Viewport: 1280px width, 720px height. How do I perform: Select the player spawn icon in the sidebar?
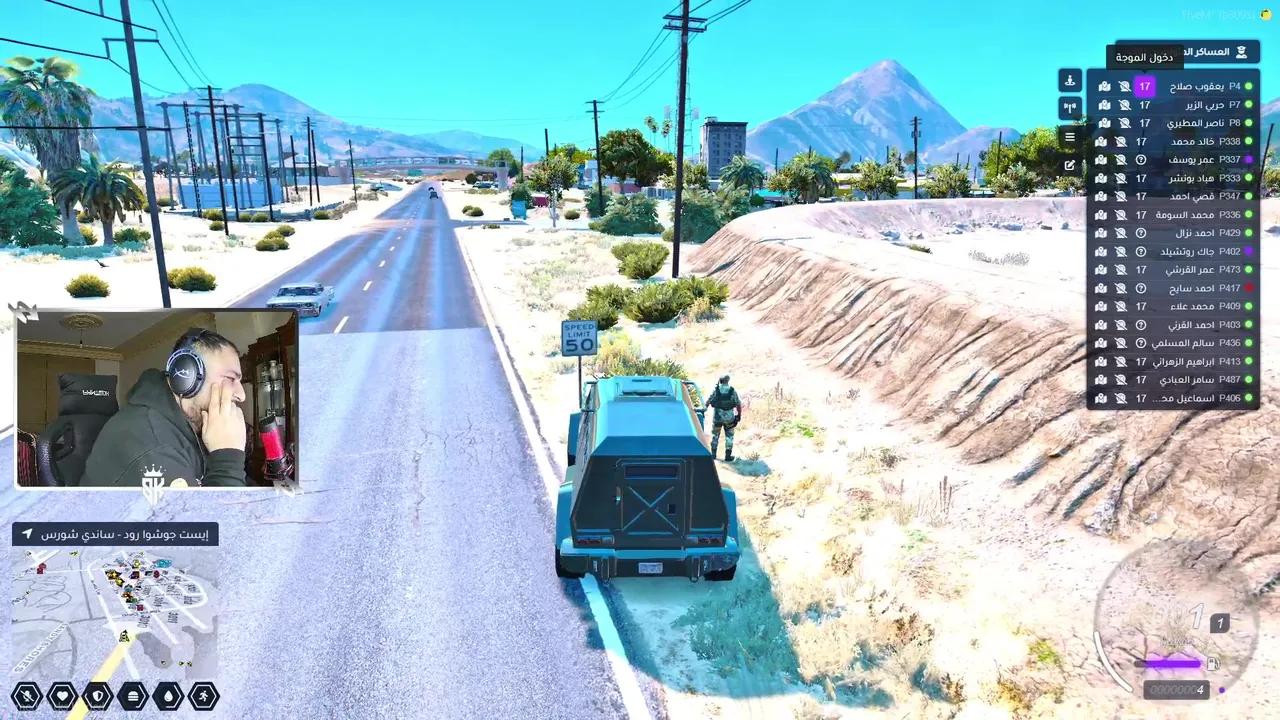(1071, 81)
